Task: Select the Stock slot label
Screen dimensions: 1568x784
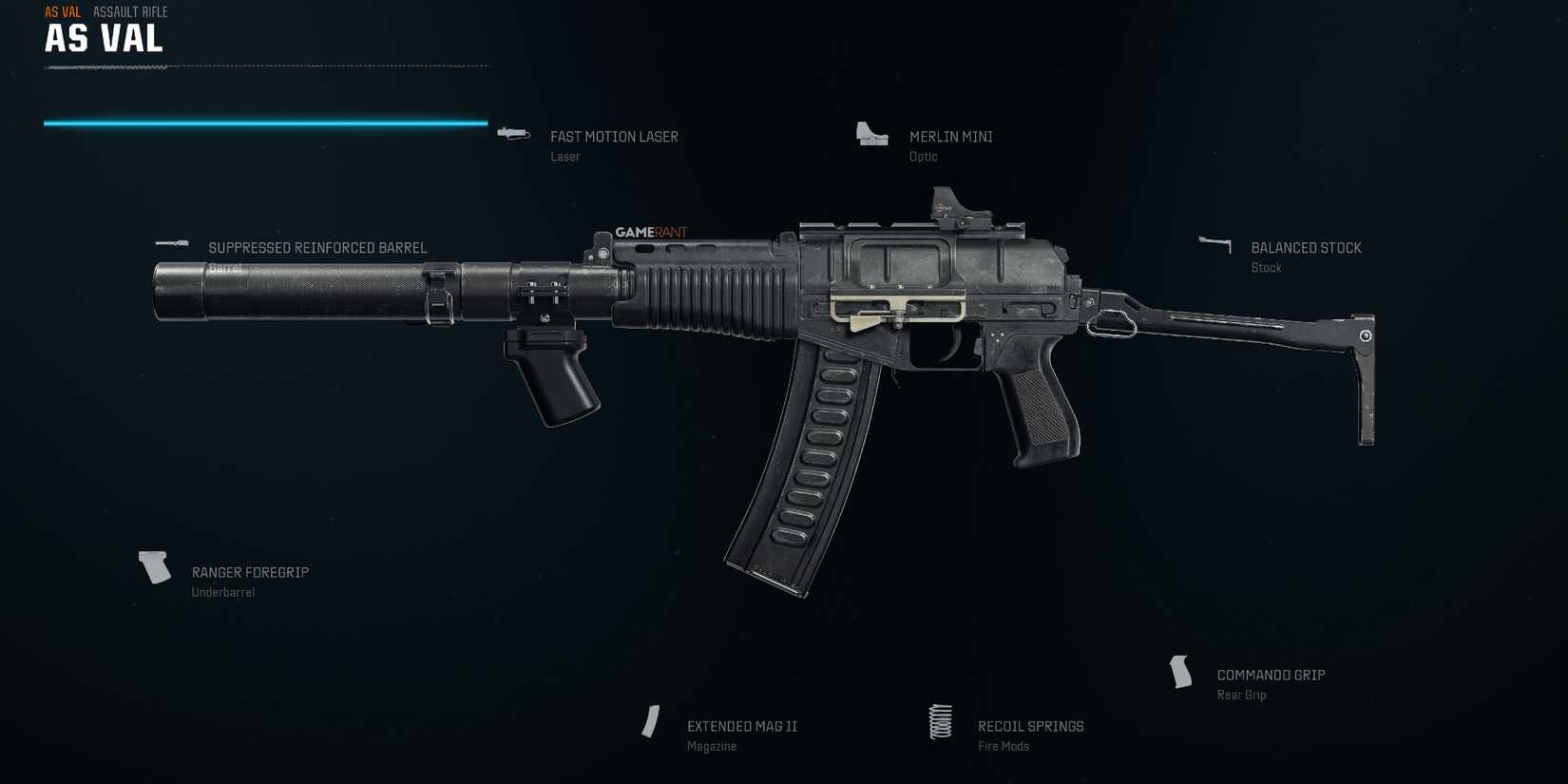Action: coord(1266,267)
